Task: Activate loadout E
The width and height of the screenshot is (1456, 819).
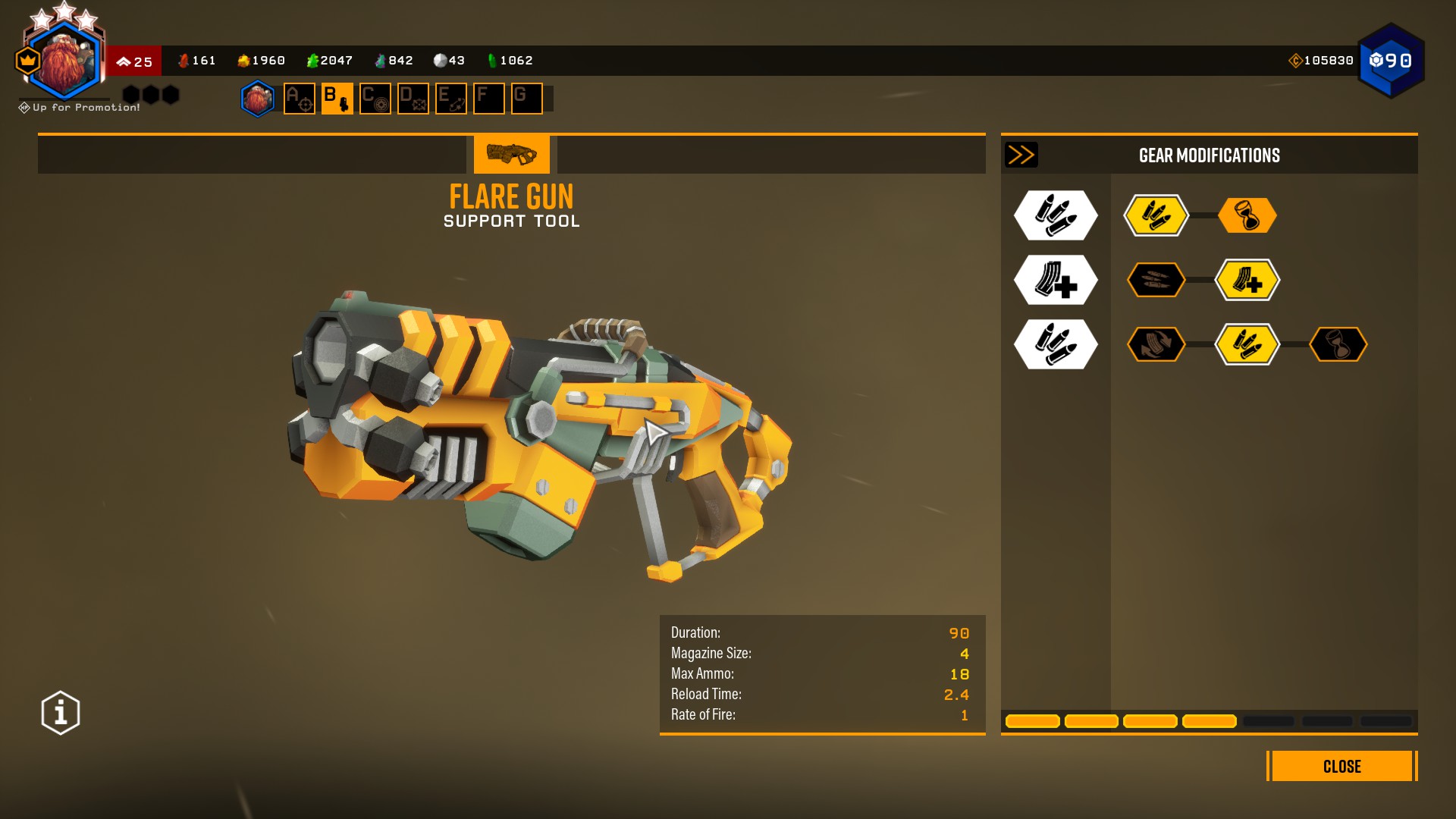Action: 450,99
